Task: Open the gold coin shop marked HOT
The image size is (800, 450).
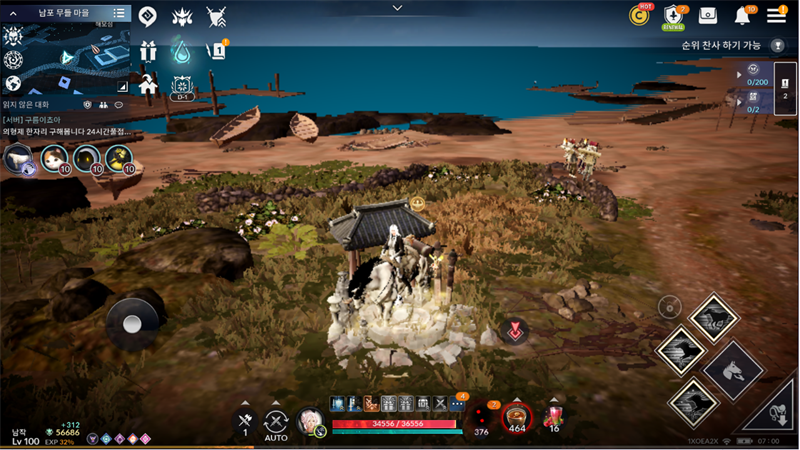Action: coord(639,15)
